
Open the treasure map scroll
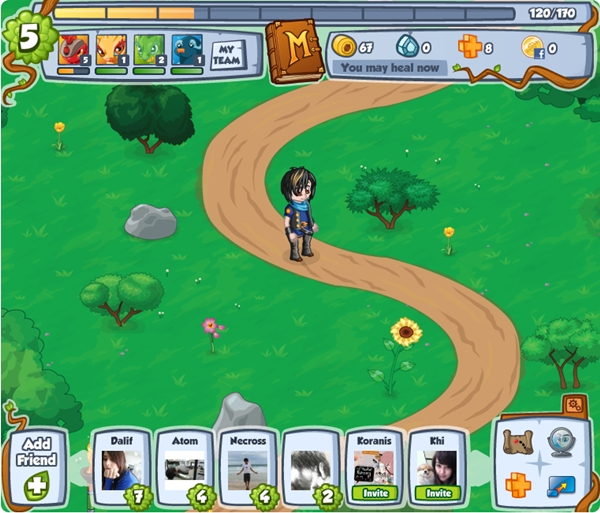click(518, 442)
